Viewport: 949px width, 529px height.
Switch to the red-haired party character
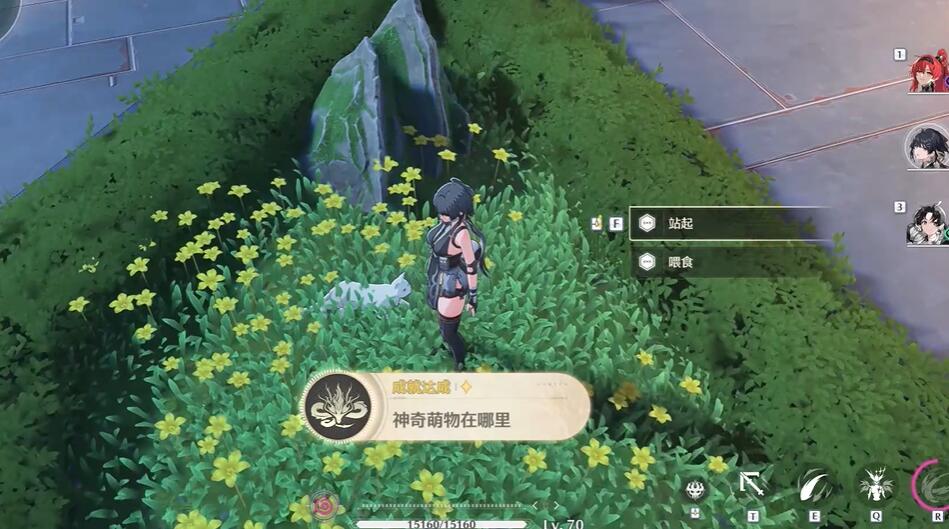click(929, 72)
